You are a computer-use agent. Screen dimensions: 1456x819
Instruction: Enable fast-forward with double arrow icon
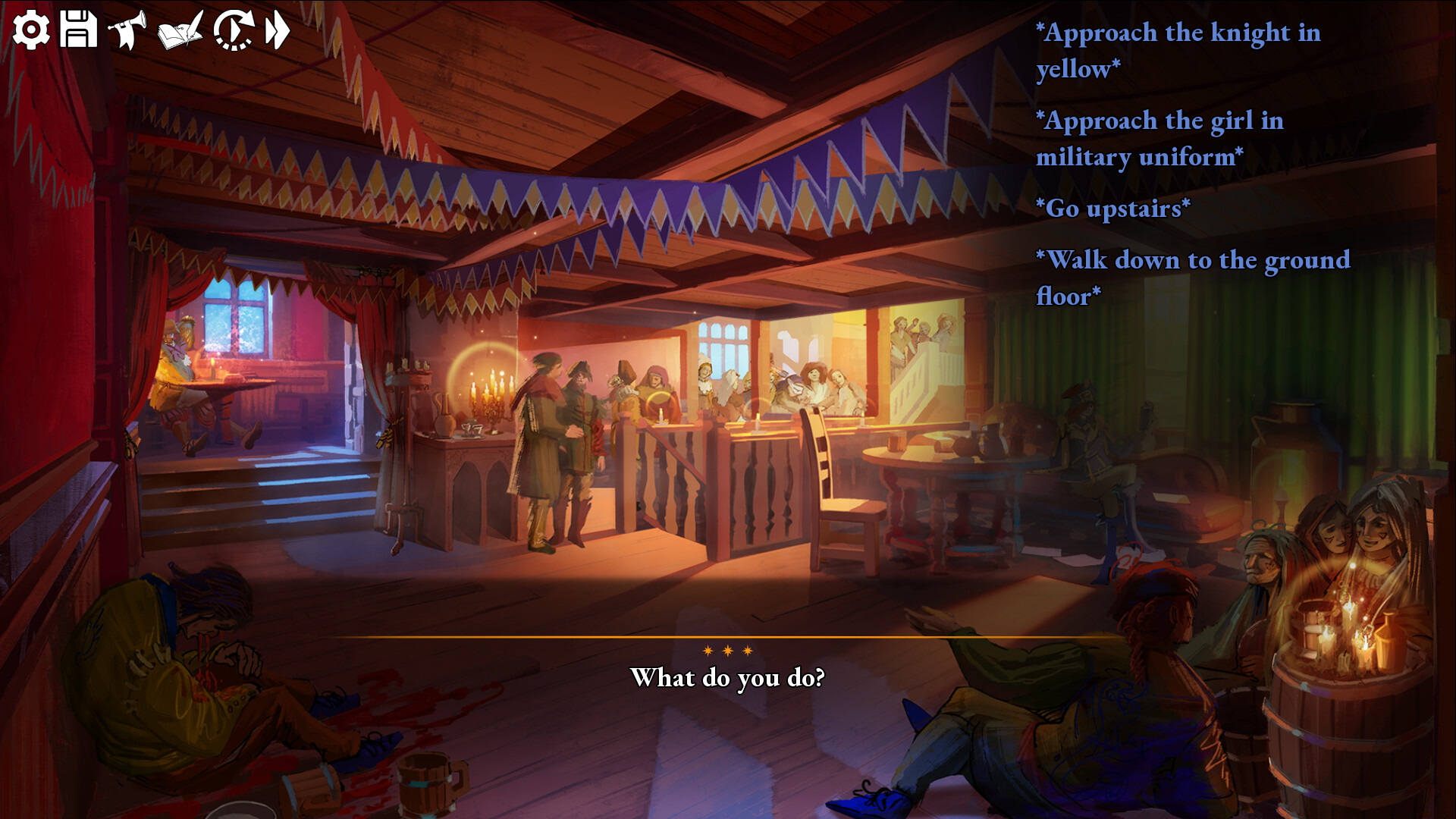click(x=276, y=29)
